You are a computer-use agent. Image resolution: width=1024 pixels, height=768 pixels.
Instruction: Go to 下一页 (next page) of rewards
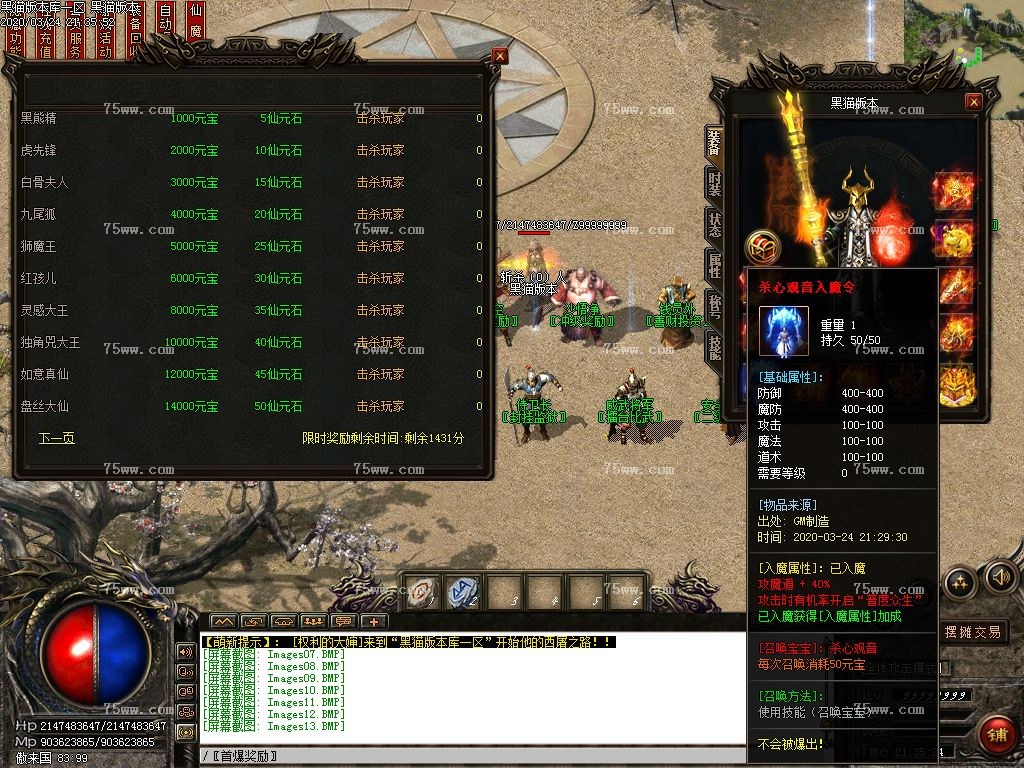tap(57, 438)
